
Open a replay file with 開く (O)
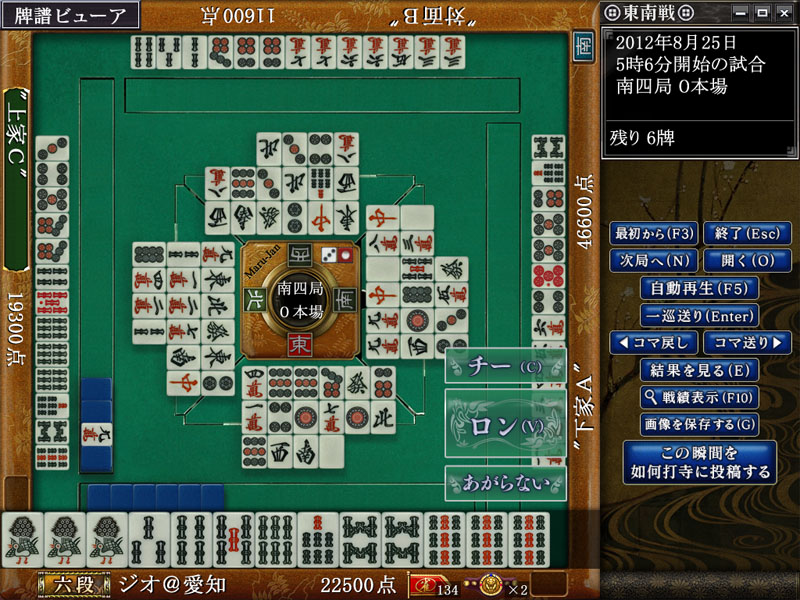click(x=741, y=261)
